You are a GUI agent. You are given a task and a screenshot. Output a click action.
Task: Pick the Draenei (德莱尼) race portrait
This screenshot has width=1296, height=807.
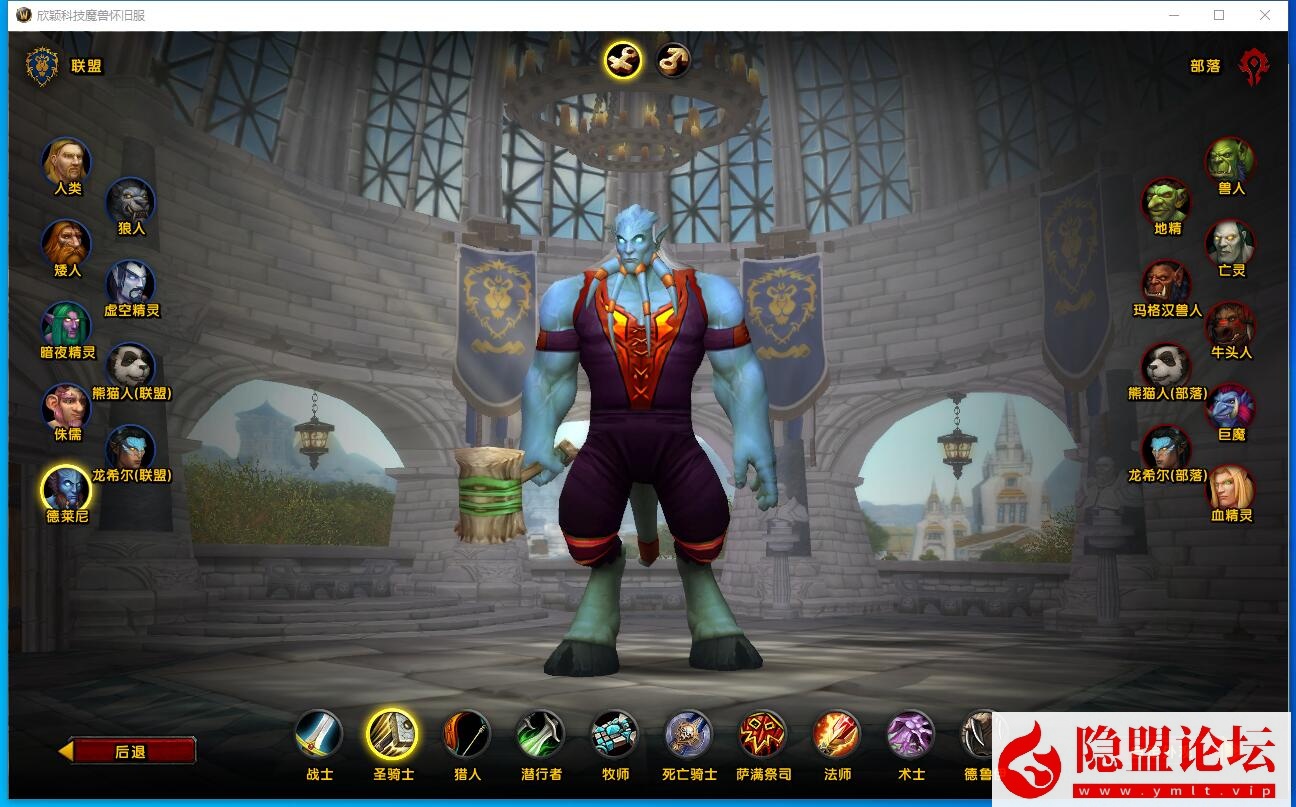tap(66, 490)
